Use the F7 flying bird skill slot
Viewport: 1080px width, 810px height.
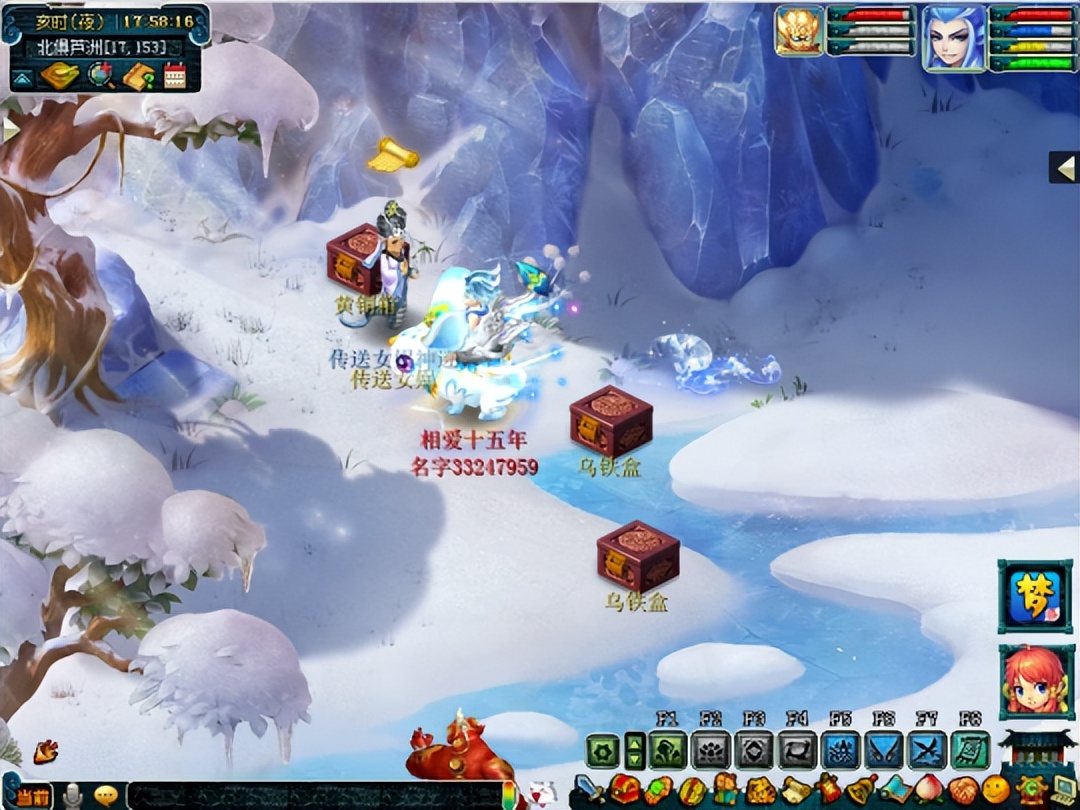(x=926, y=749)
